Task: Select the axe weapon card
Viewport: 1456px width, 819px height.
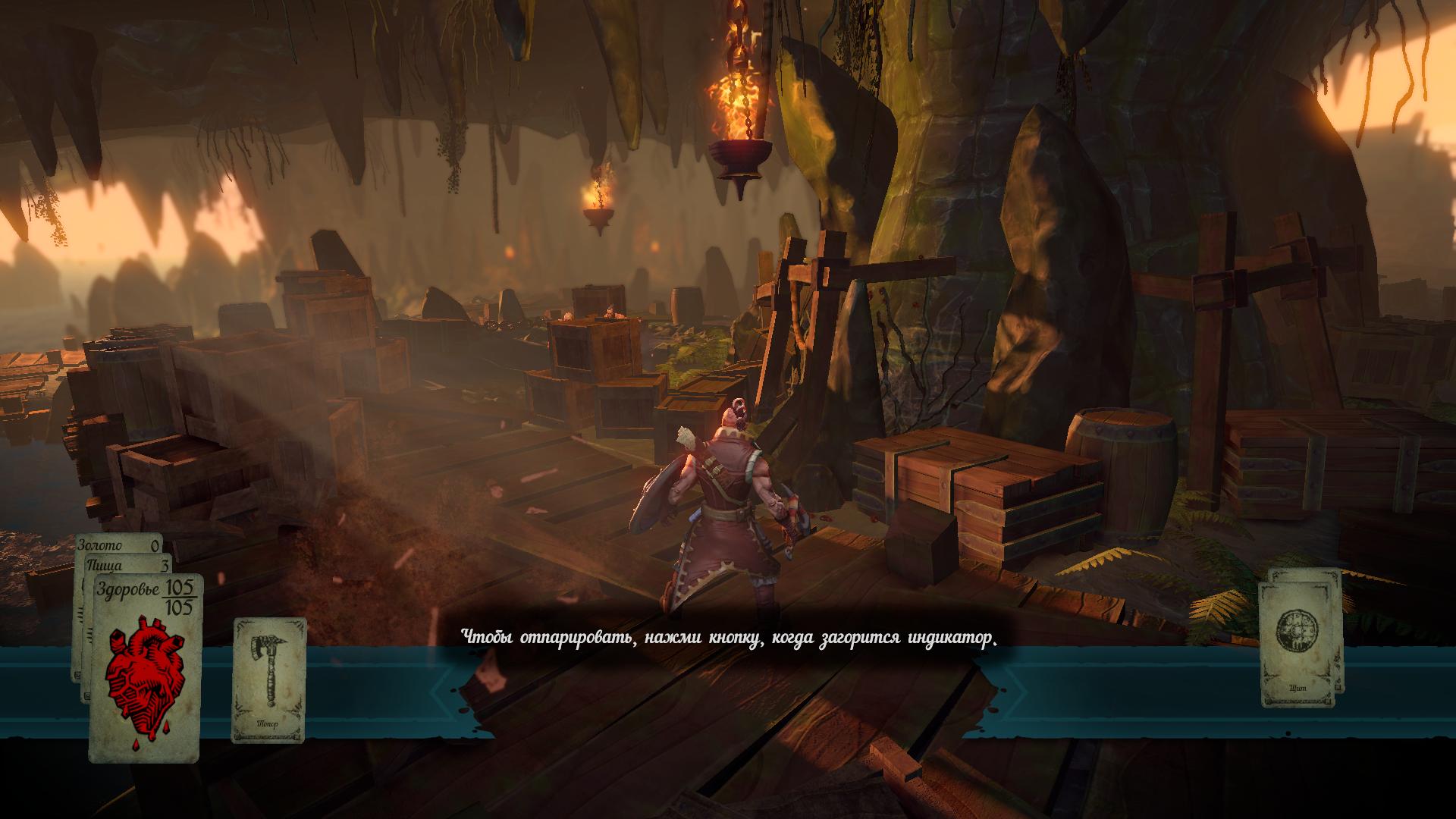Action: (269, 679)
